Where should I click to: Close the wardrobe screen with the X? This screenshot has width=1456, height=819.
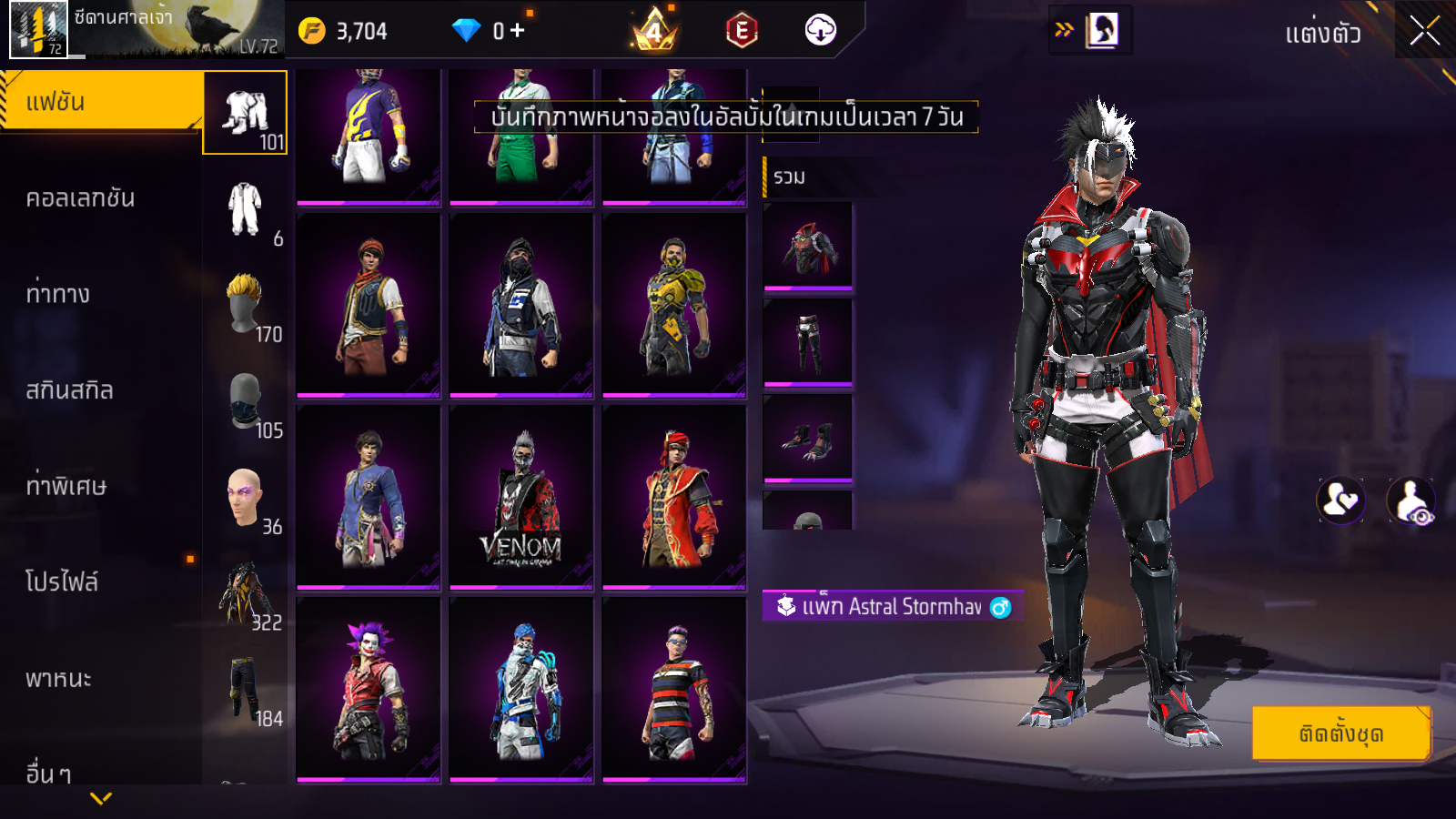click(1424, 31)
